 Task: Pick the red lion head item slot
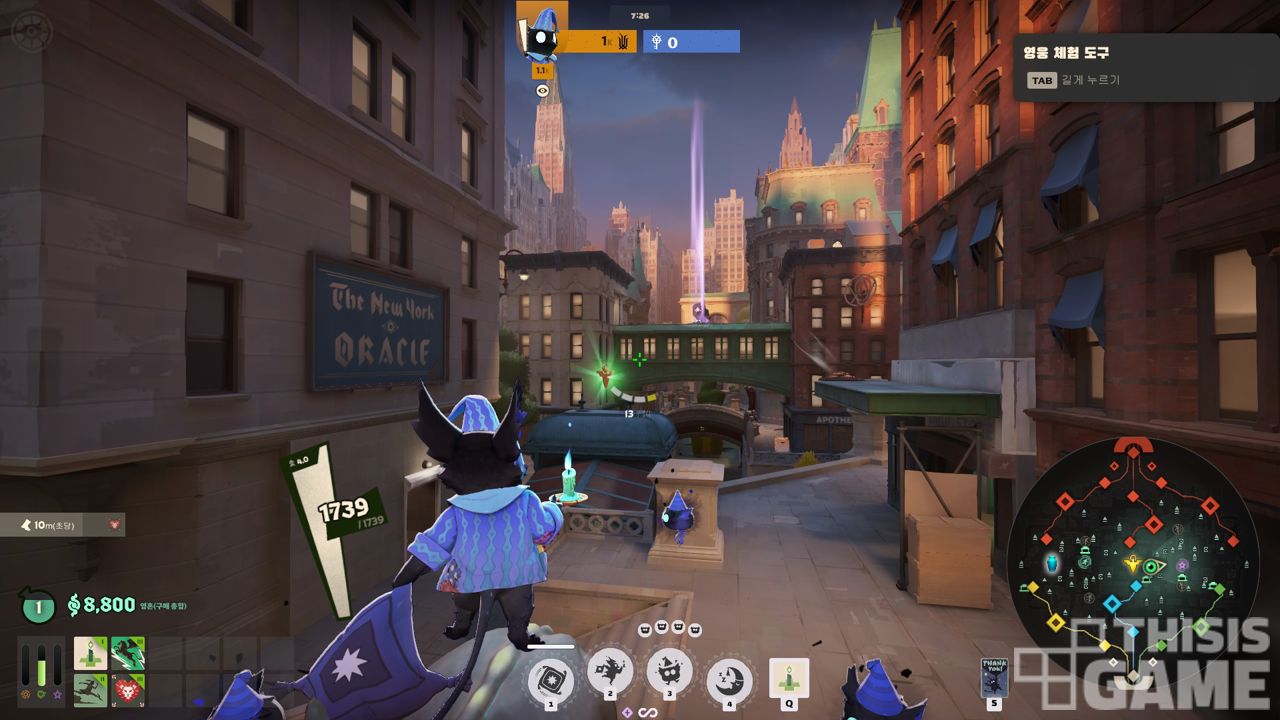128,690
